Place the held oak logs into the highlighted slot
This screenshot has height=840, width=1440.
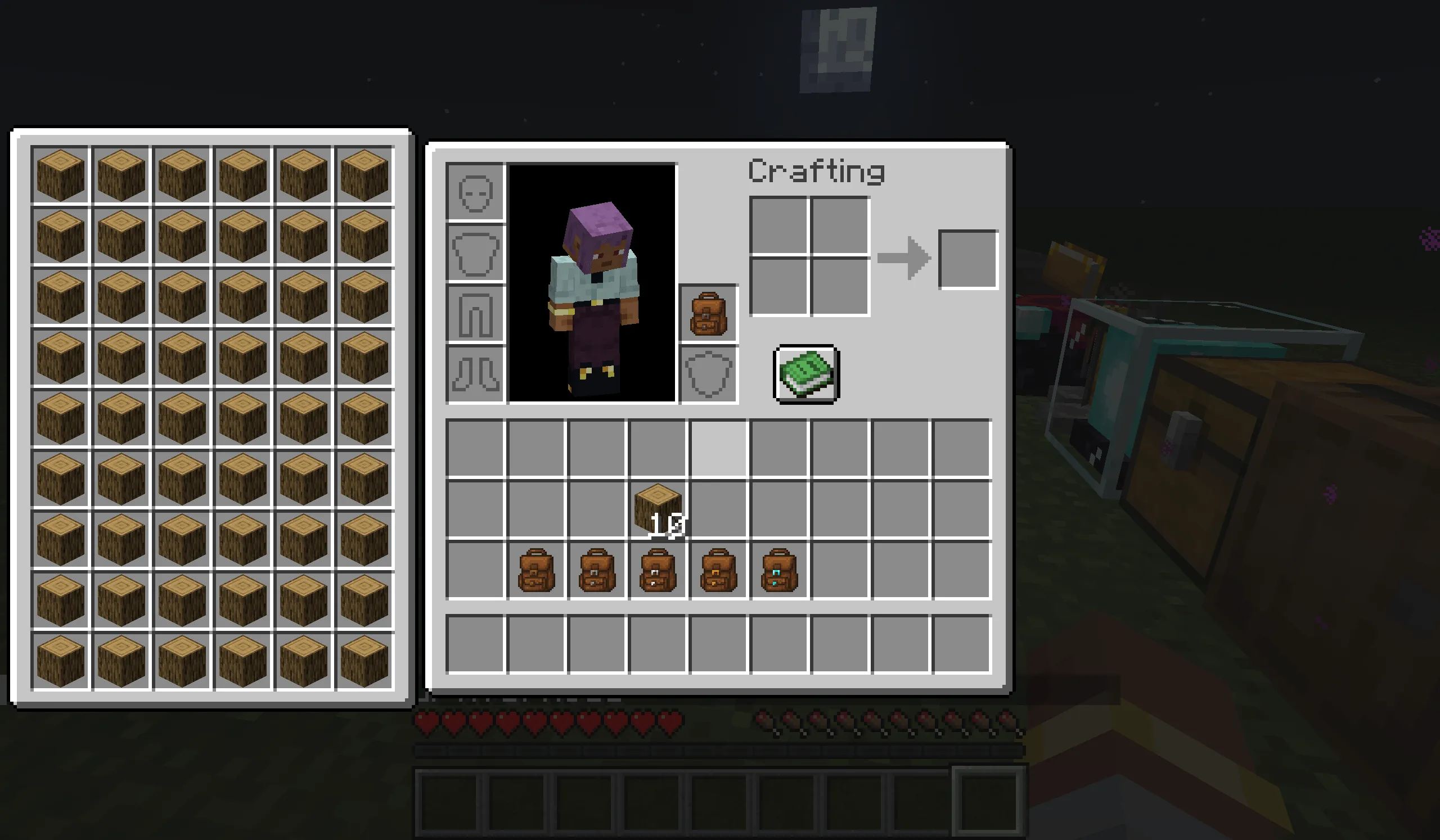717,450
